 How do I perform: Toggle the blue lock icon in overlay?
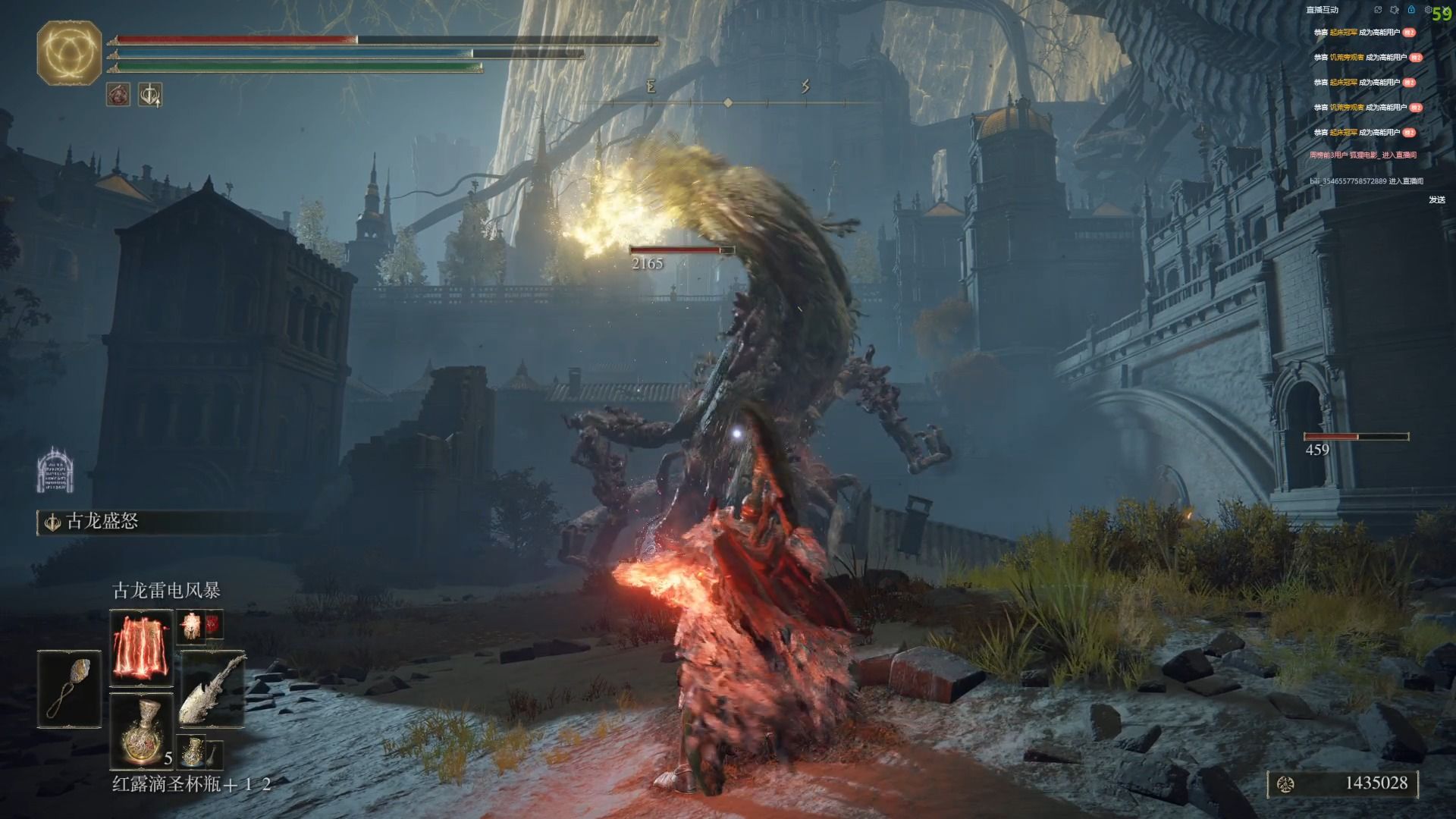(x=1411, y=10)
